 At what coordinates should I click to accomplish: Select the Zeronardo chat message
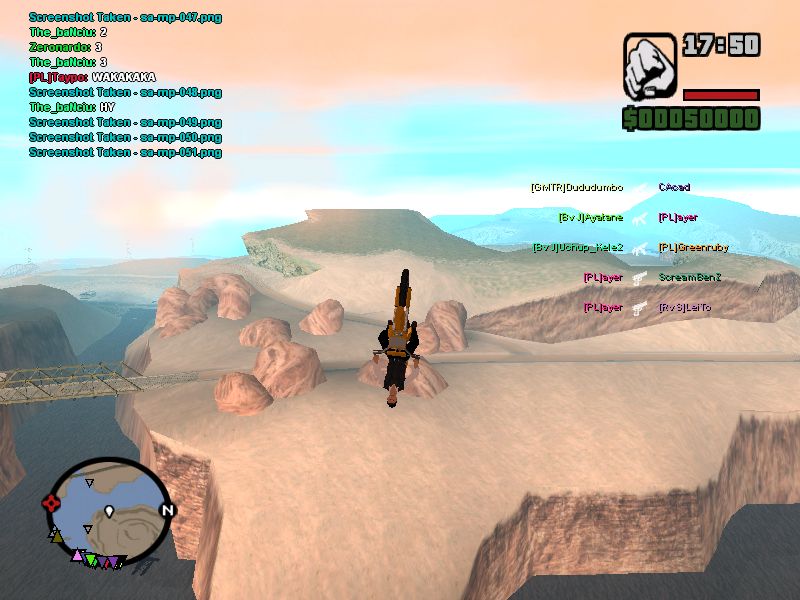(x=66, y=47)
